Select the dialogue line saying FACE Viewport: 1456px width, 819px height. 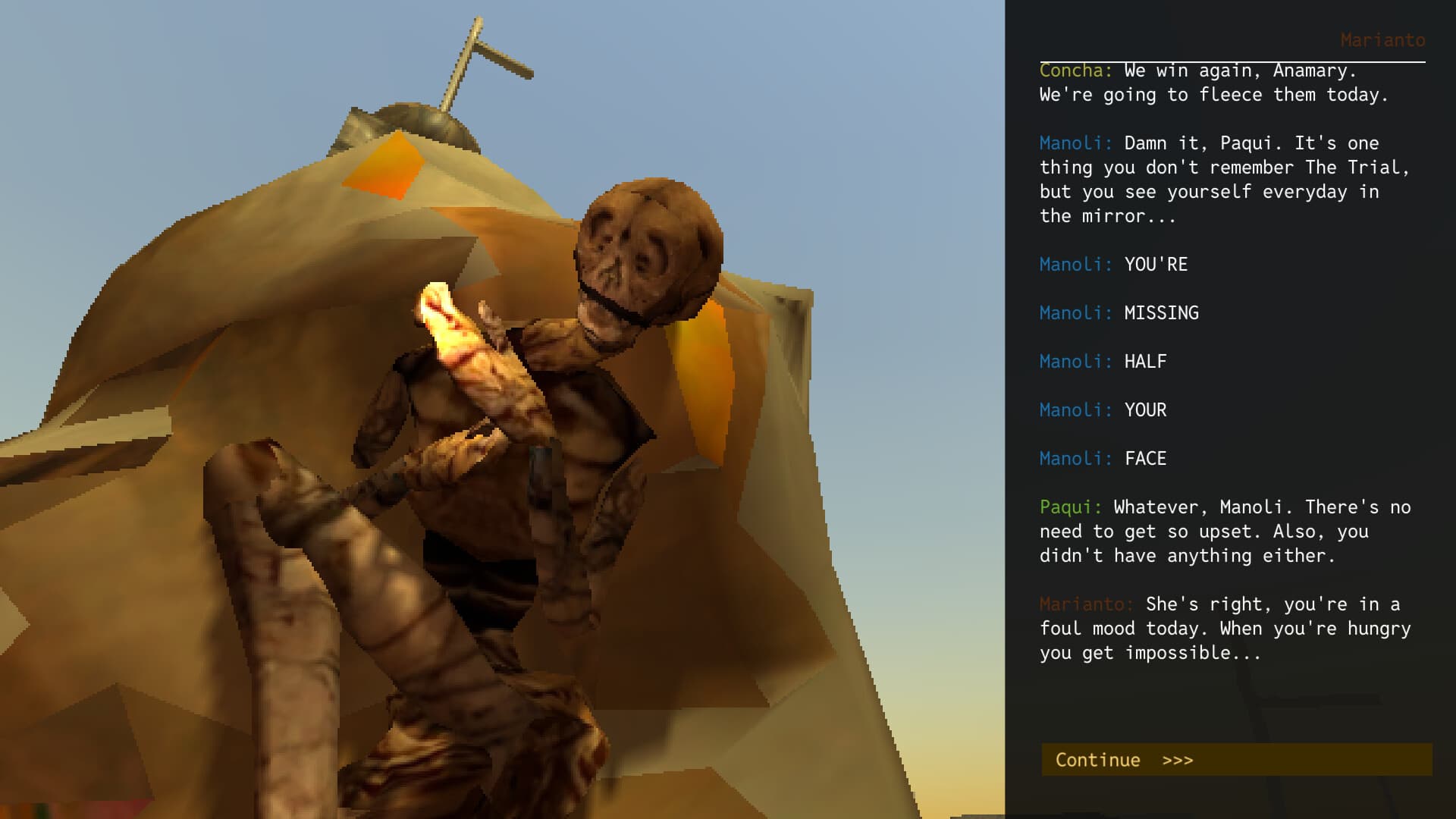(1144, 459)
